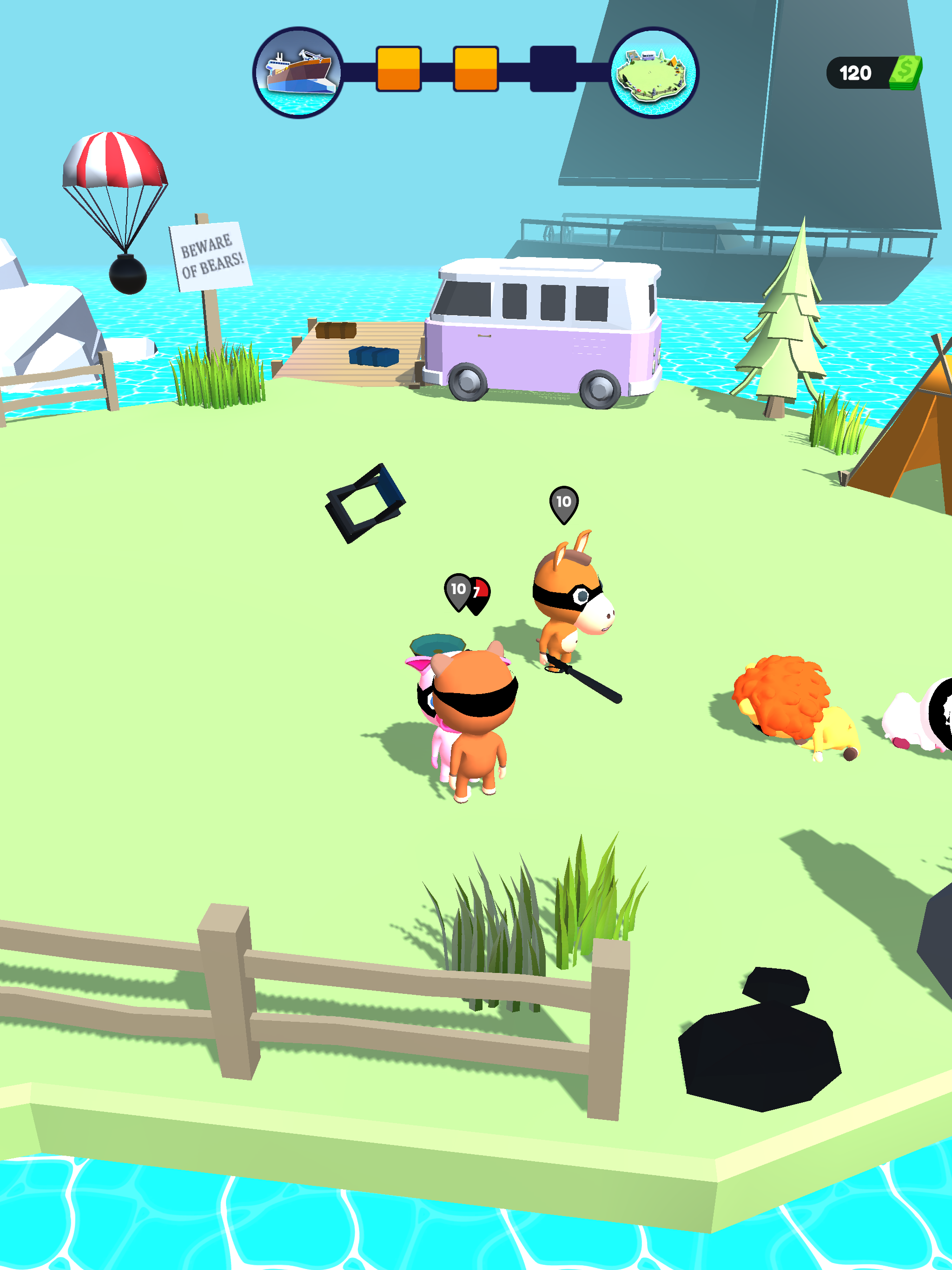Tap the purple camper van

(x=545, y=327)
